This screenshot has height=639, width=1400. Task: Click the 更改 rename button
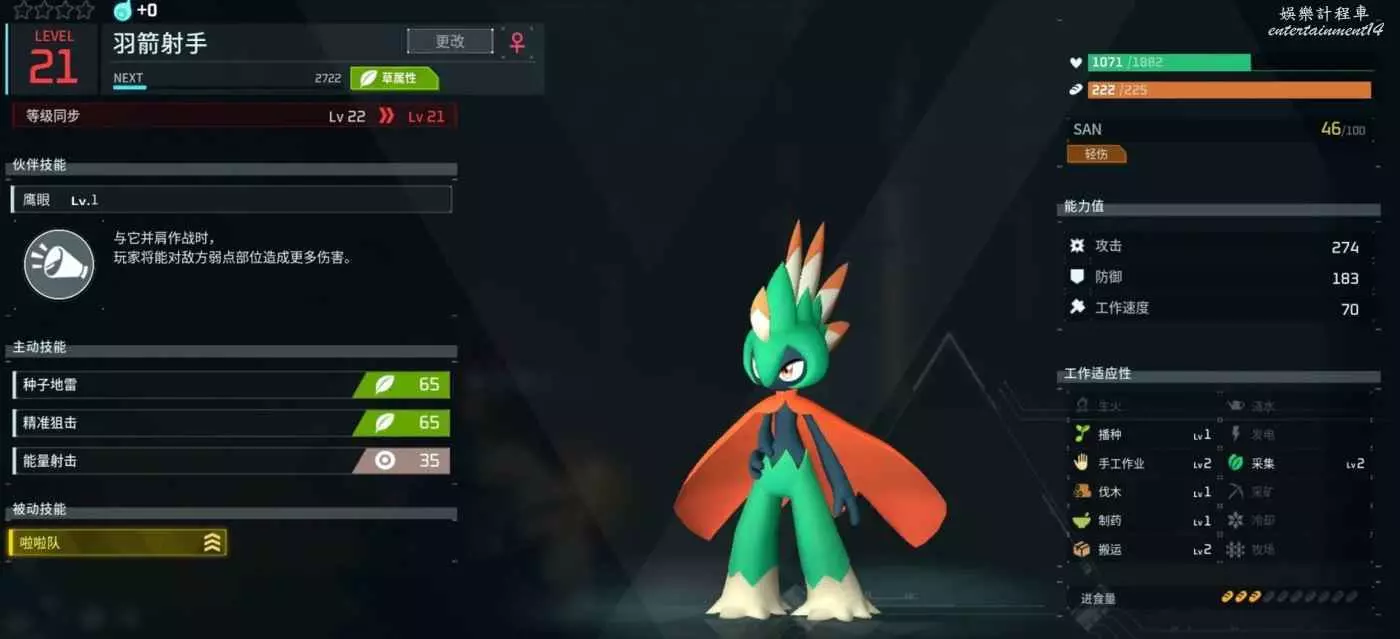point(450,41)
